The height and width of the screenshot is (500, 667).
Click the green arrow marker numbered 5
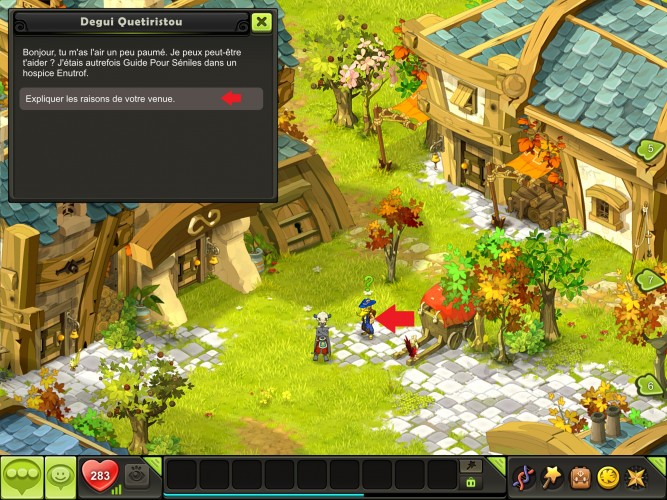(650, 150)
